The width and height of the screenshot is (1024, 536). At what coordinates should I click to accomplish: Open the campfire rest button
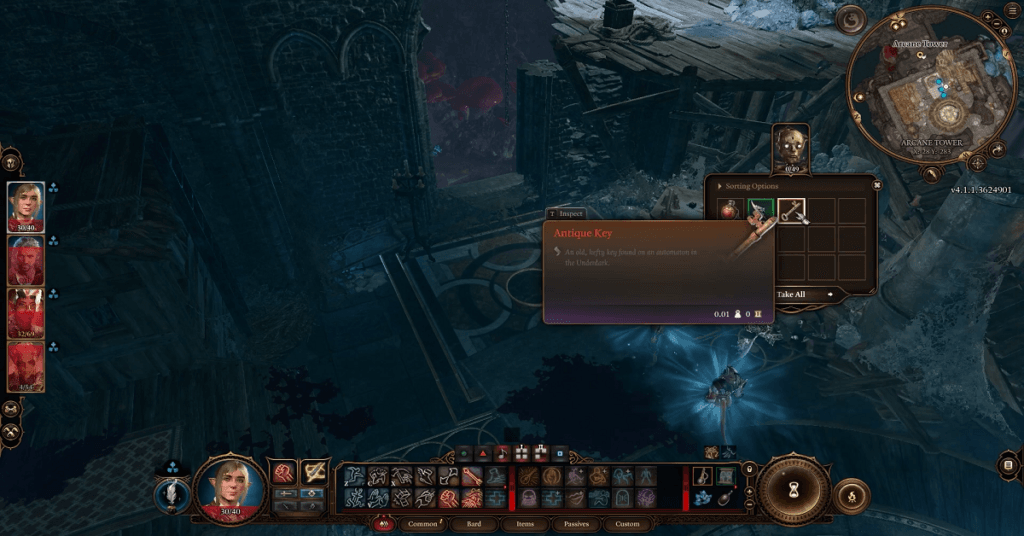tap(853, 495)
